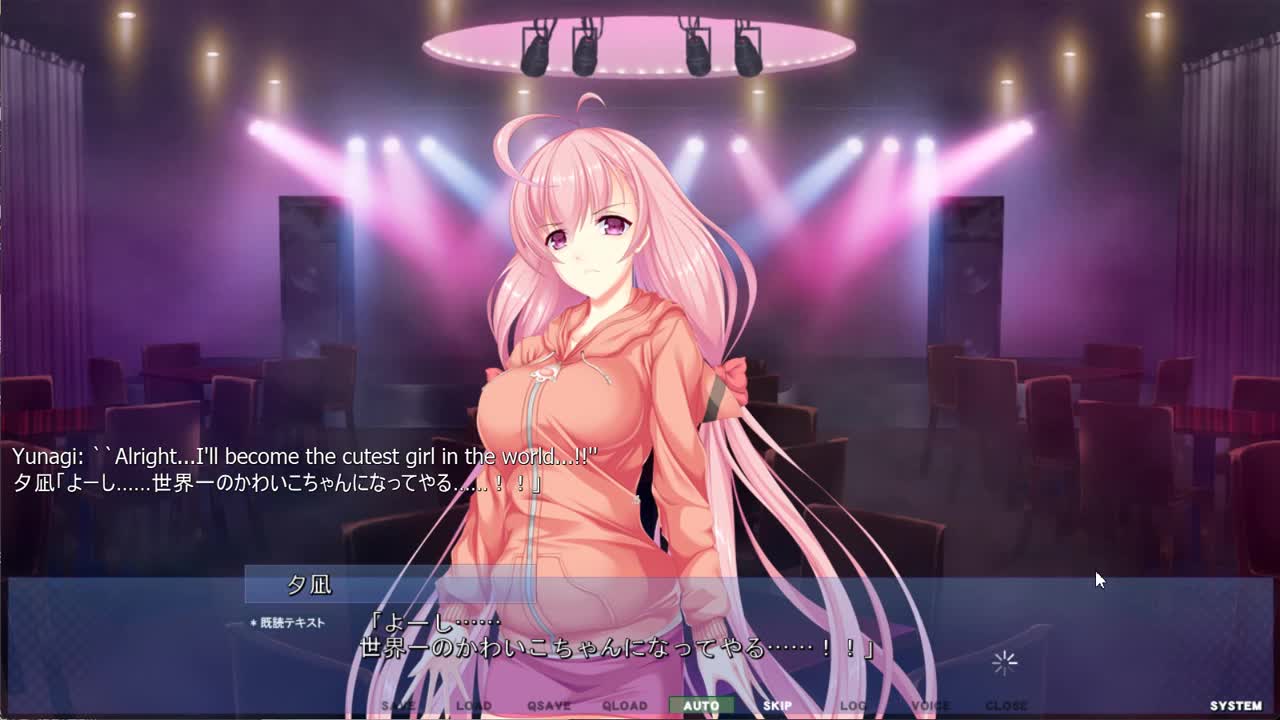This screenshot has width=1280, height=720.
Task: Hide the text box with CLOSE
Action: pyautogui.click(x=1006, y=706)
